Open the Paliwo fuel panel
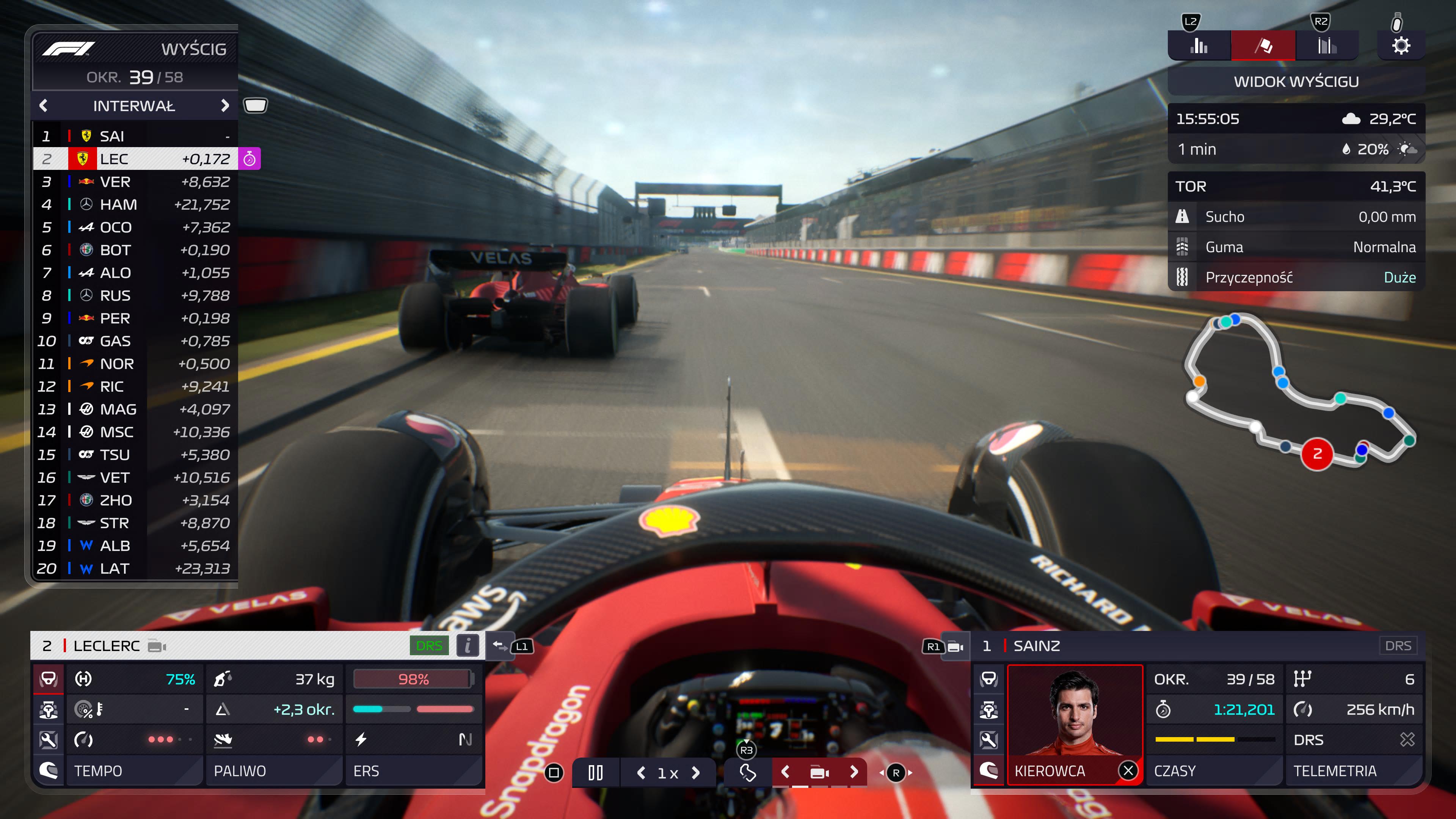 point(273,770)
